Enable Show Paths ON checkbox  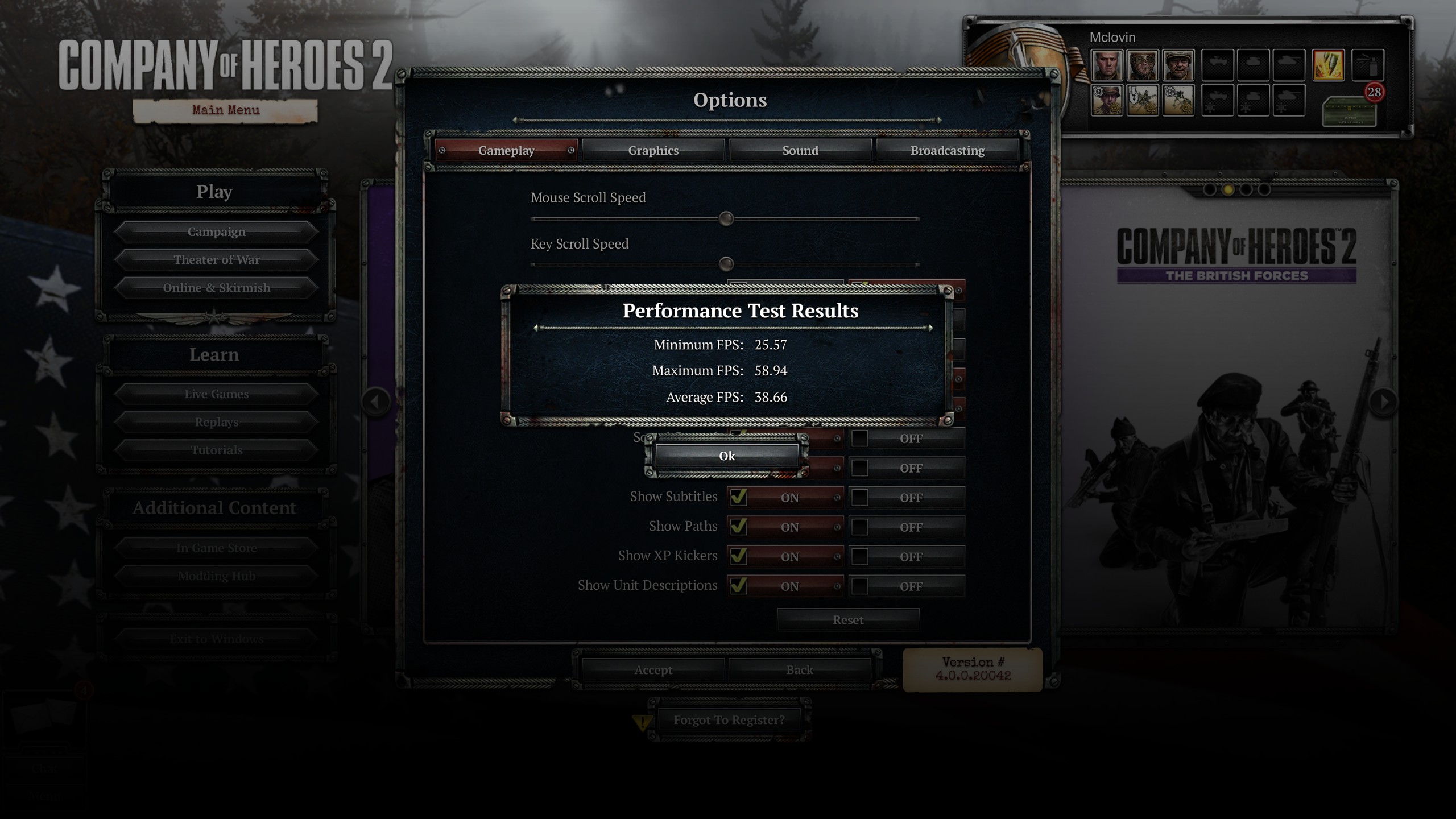[738, 527]
